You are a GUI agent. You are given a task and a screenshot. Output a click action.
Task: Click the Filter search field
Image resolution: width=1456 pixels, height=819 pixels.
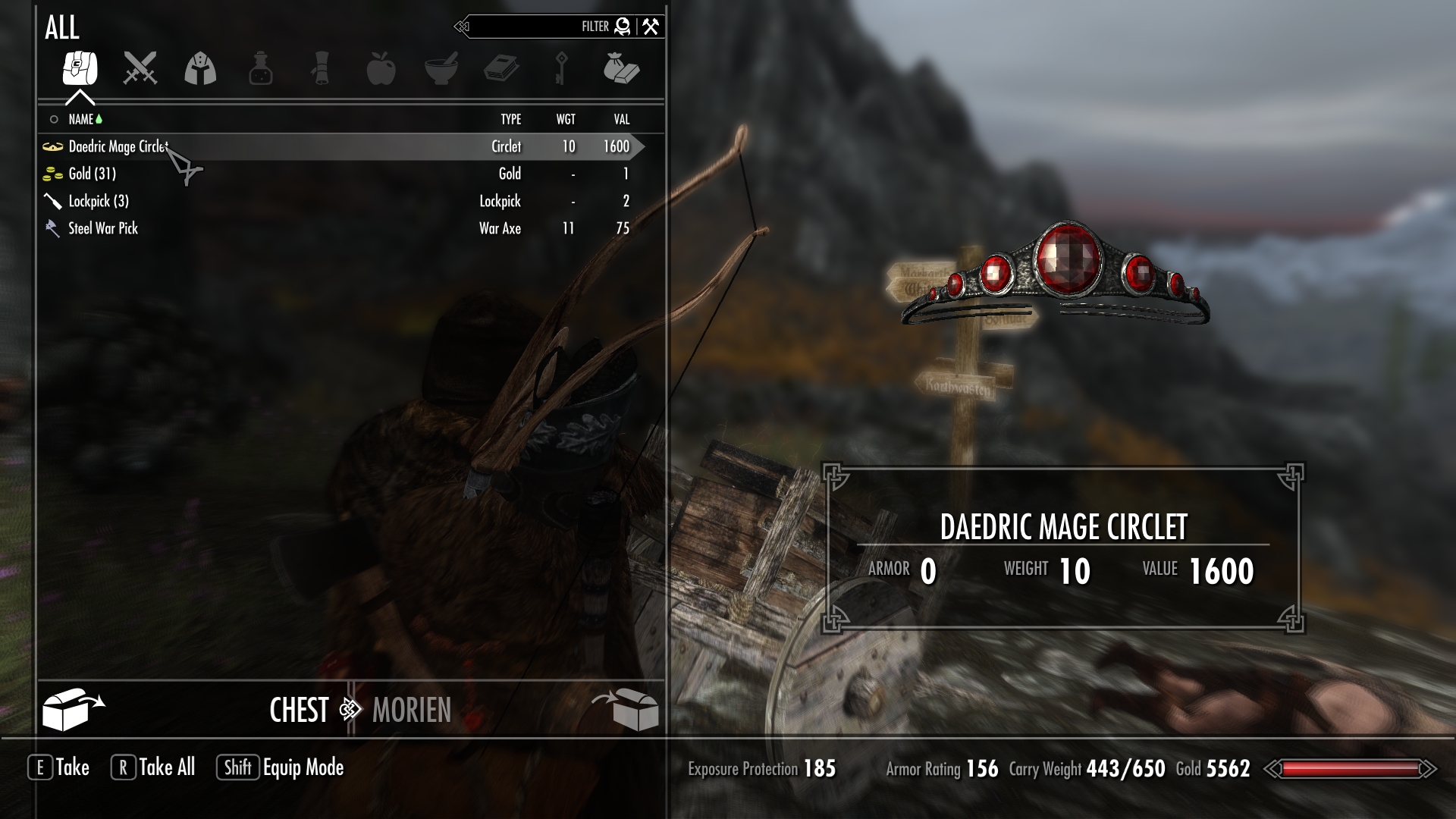click(x=531, y=27)
